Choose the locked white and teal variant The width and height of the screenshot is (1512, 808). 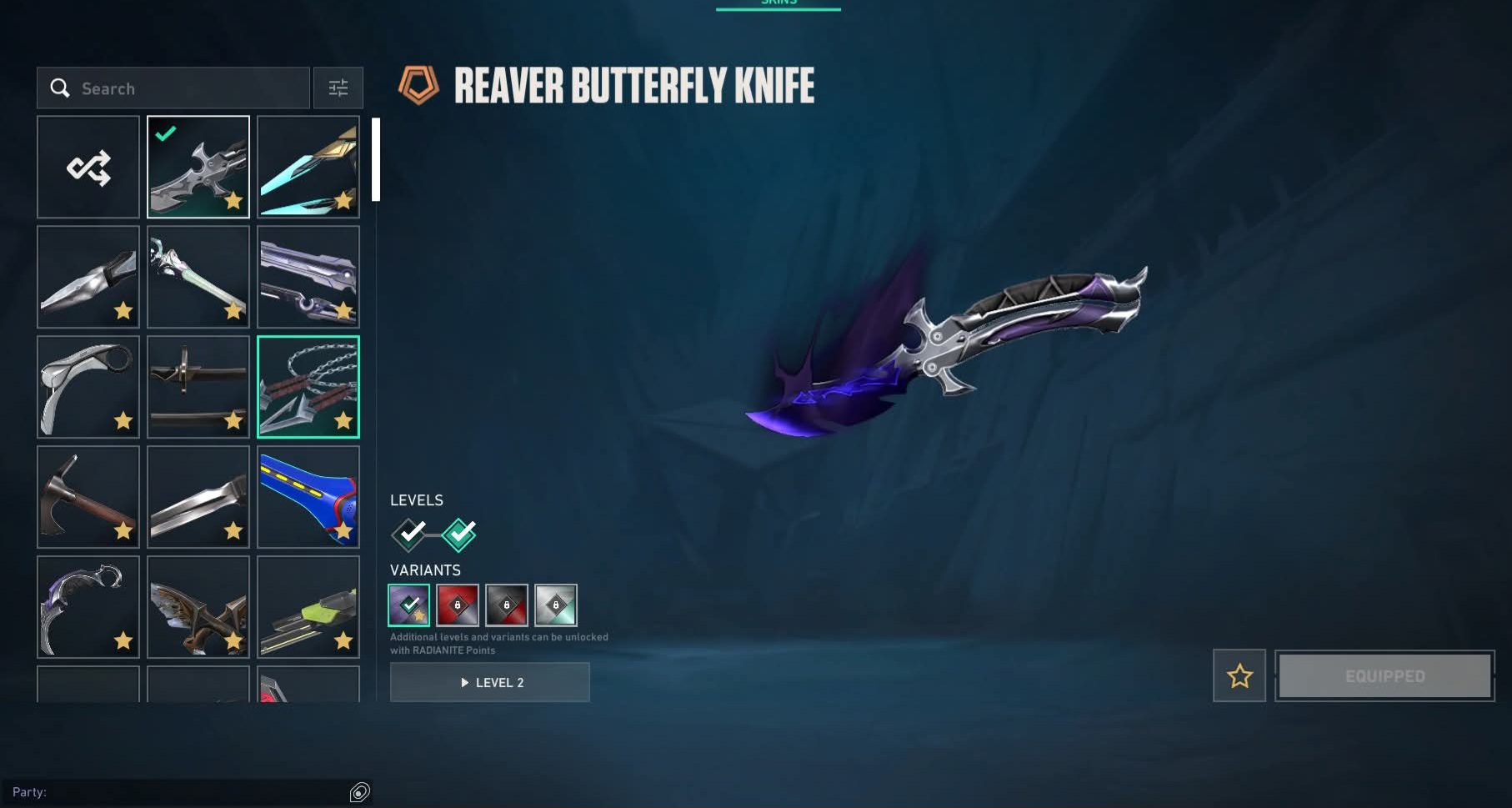click(556, 605)
